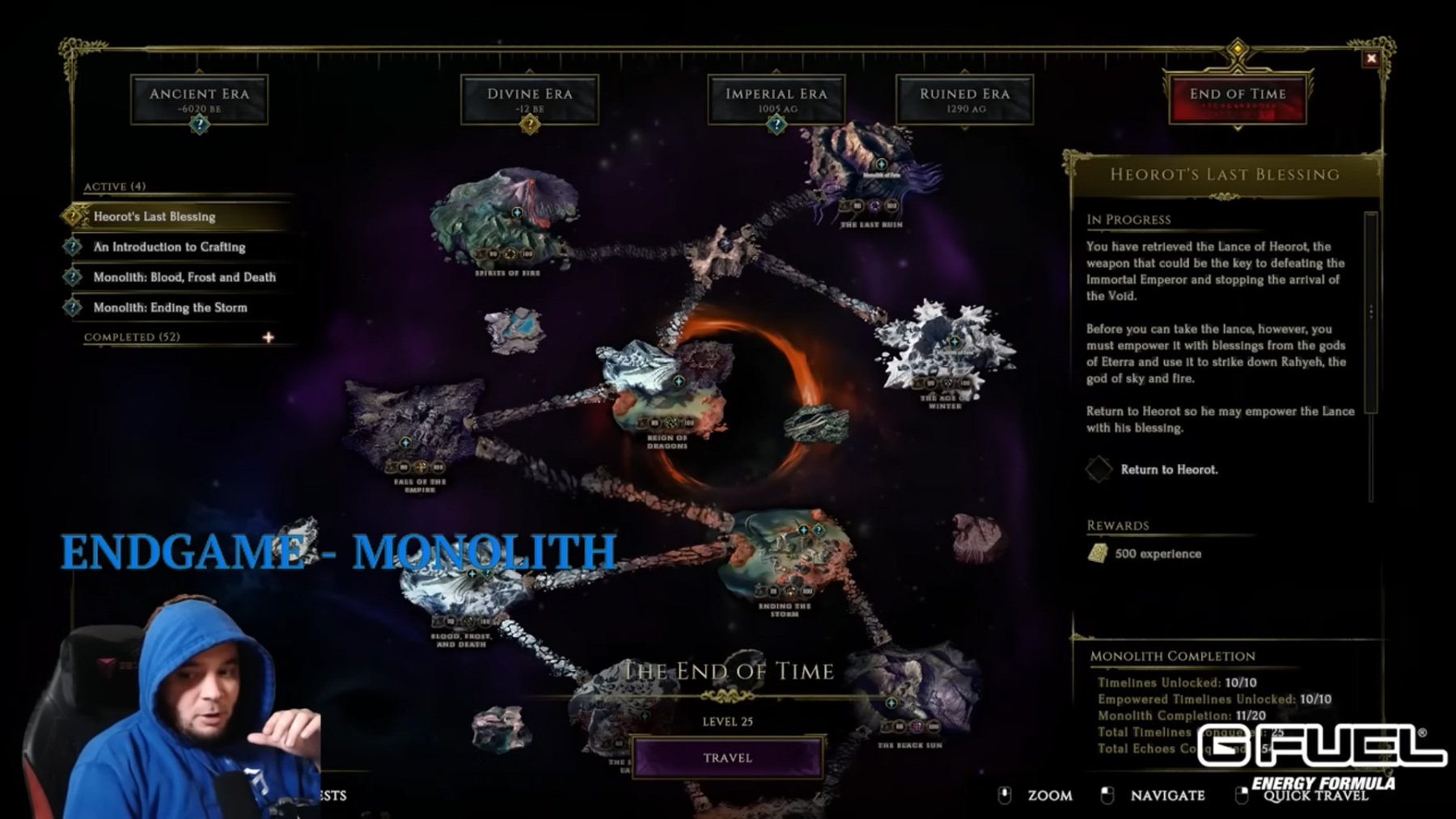Select the Heorot's Last Blessing quest
The width and height of the screenshot is (1456, 819).
154,217
